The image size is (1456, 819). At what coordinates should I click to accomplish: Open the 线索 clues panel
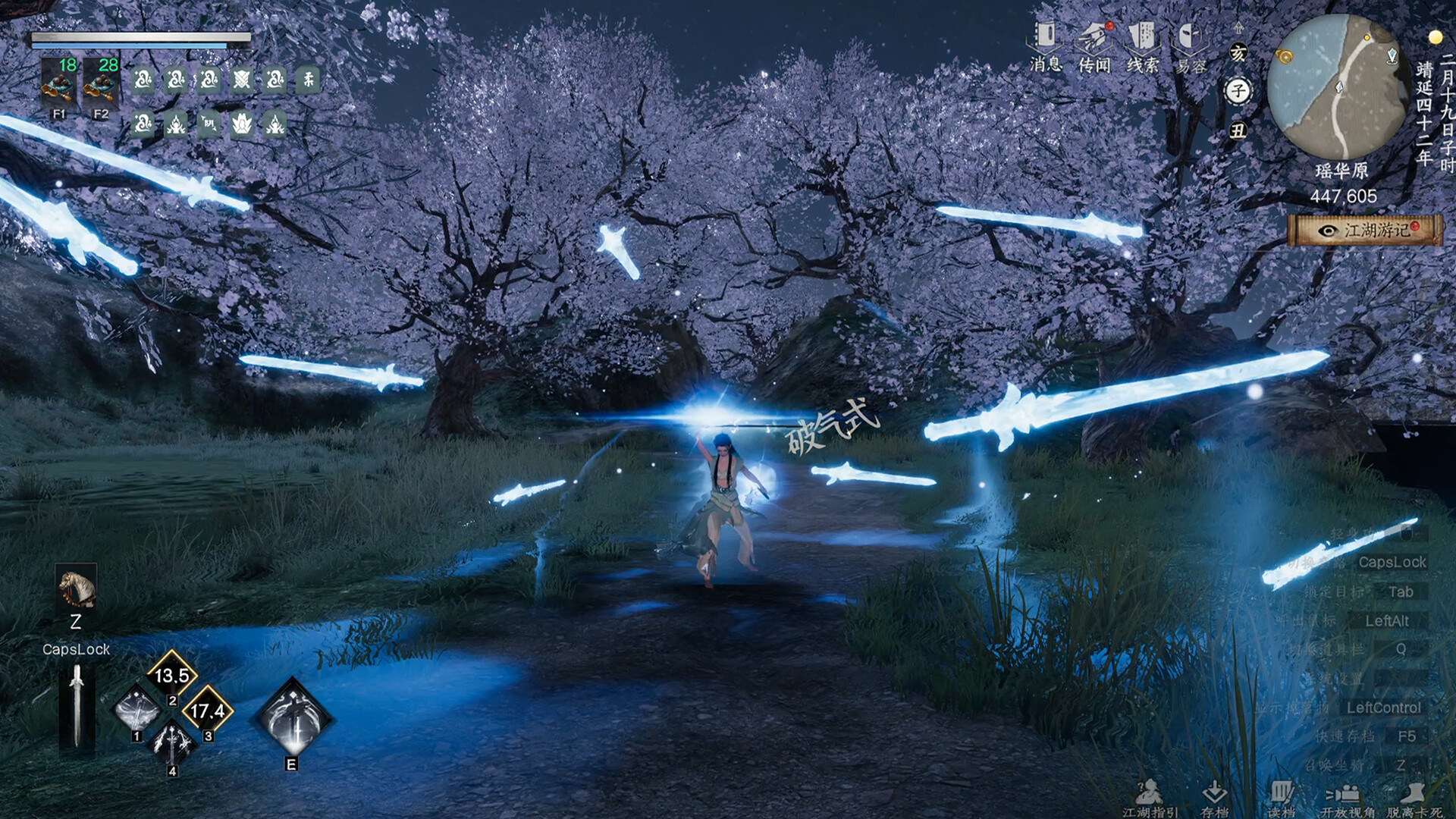tap(1142, 45)
